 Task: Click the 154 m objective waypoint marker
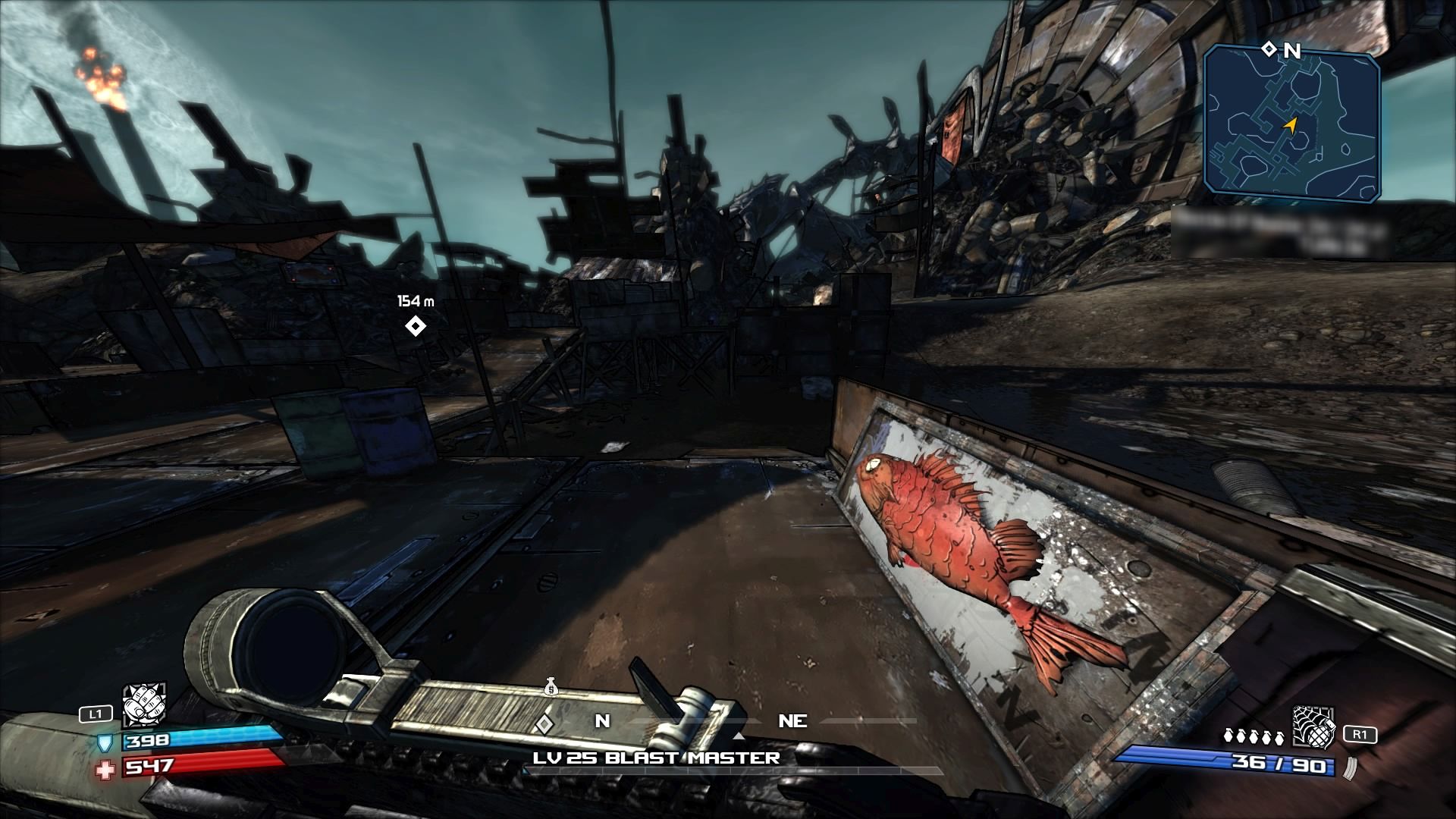tap(415, 326)
